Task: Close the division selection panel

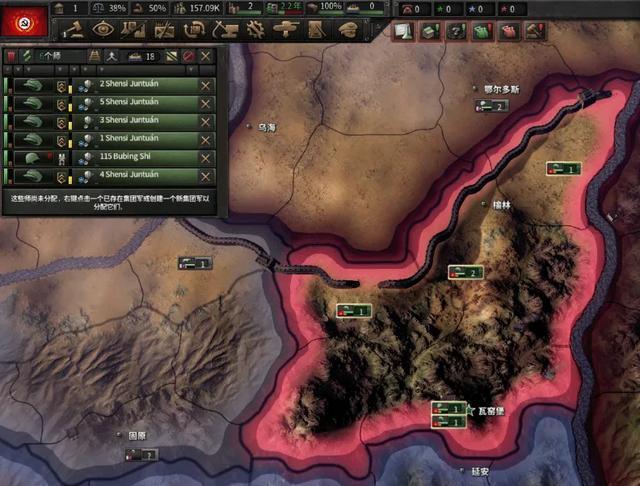Action: click(x=206, y=57)
